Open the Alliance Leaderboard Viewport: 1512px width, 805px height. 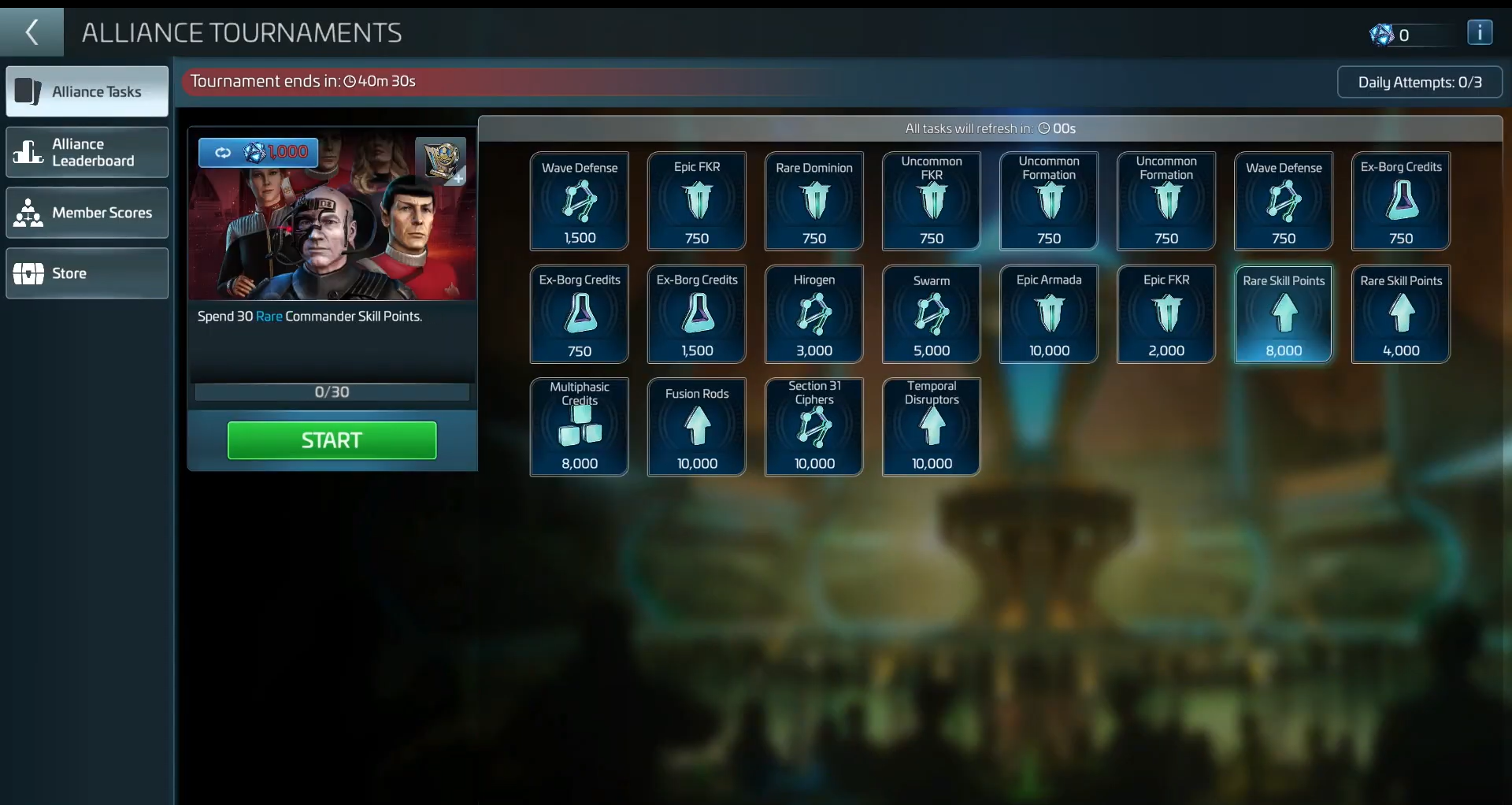click(87, 152)
